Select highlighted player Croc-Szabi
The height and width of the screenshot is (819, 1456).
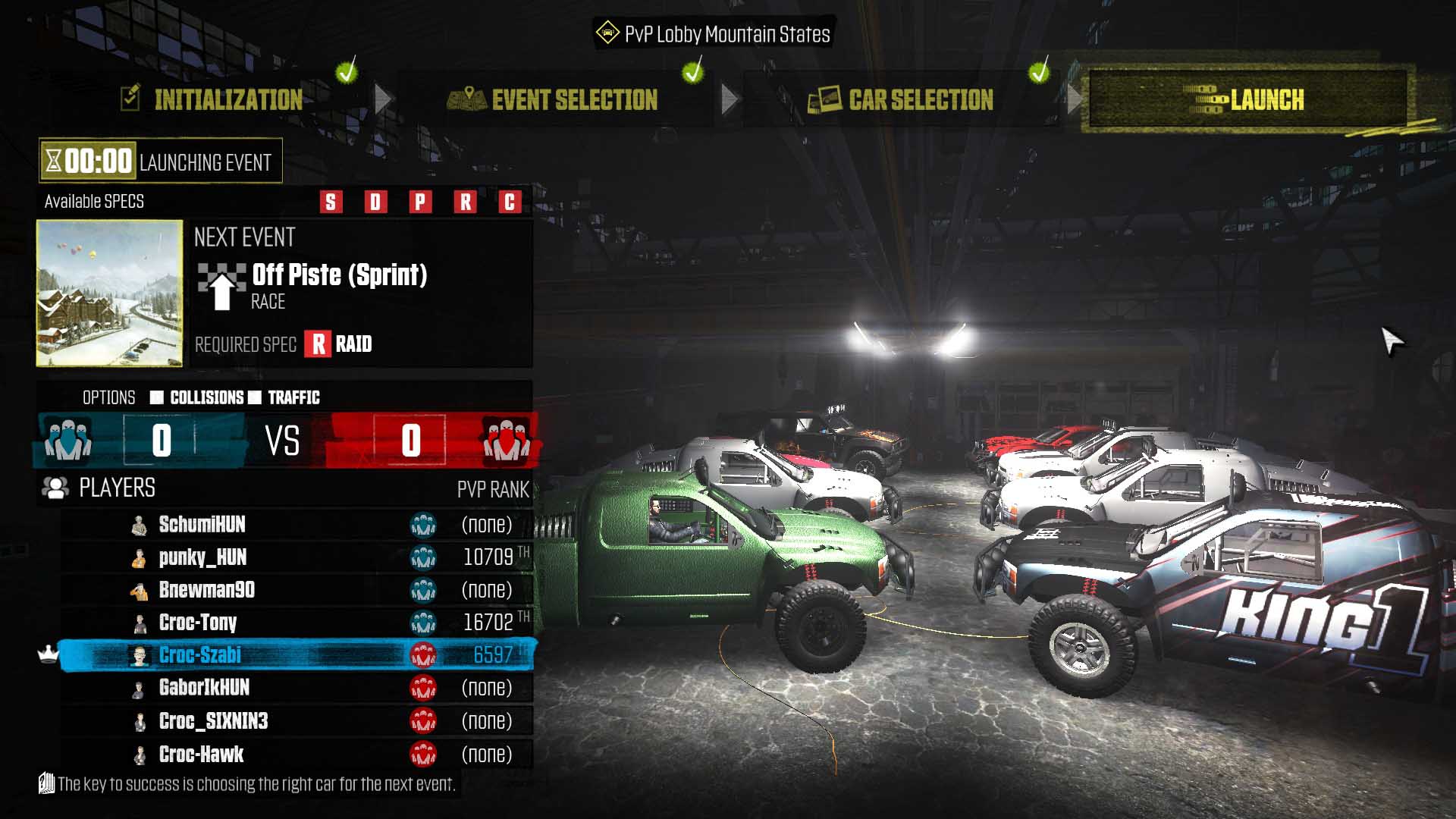pos(200,655)
